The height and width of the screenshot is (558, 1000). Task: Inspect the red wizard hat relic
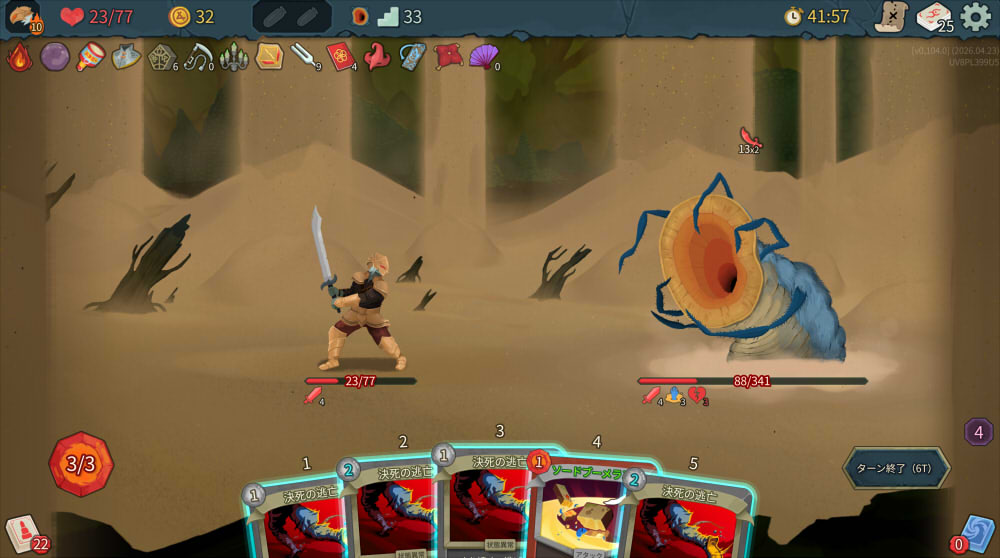tap(376, 57)
